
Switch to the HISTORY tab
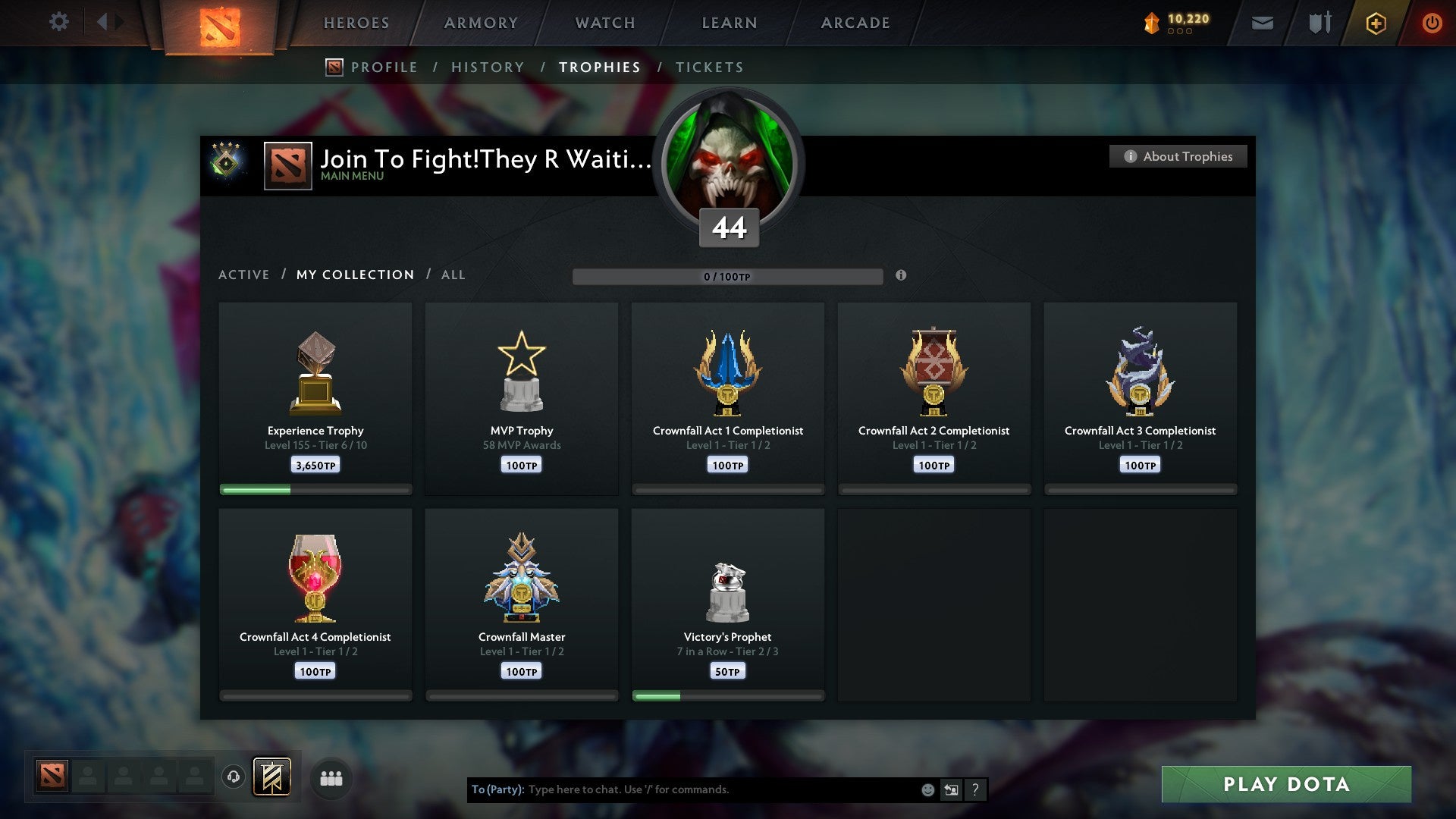coord(488,67)
